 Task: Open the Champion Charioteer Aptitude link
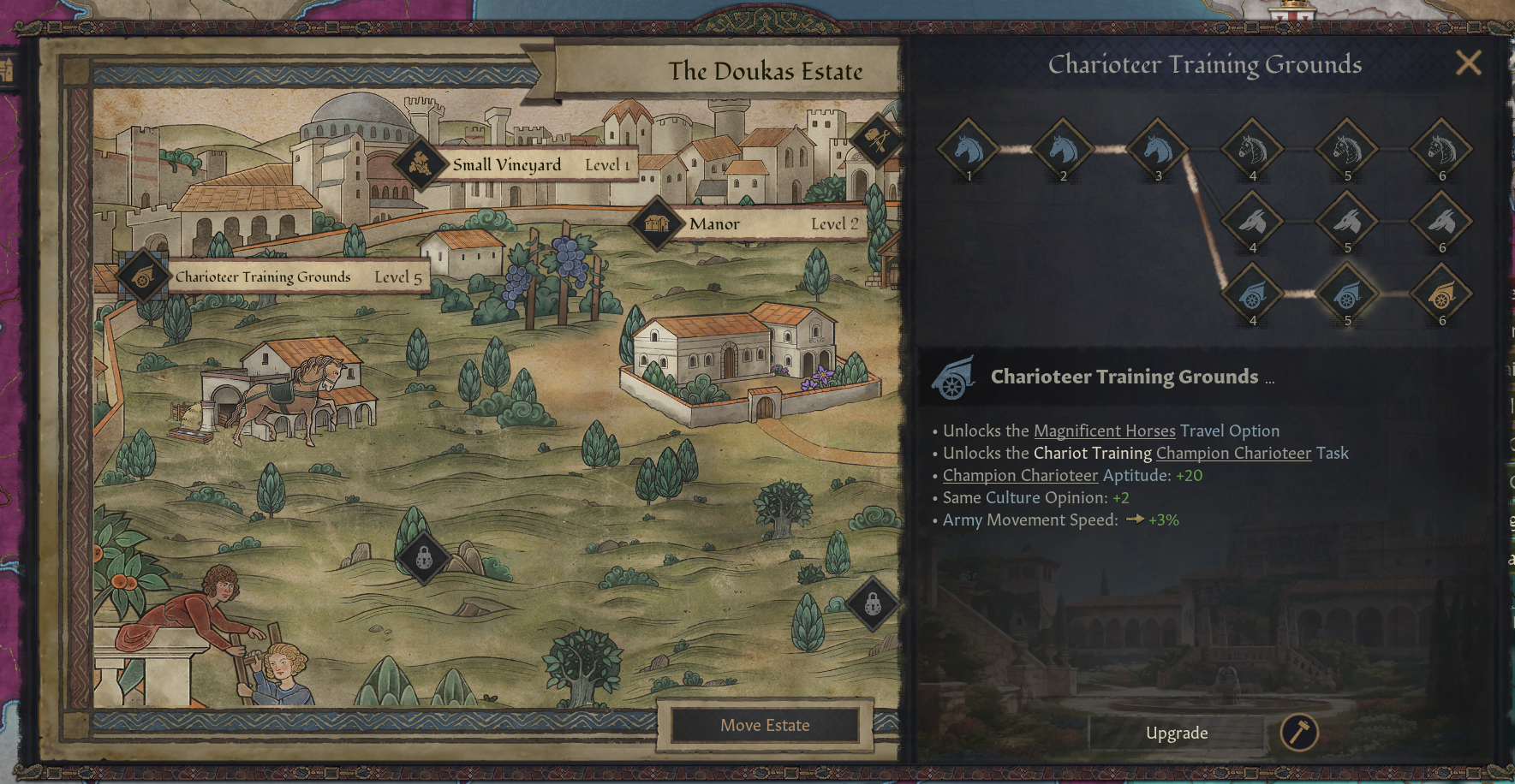tap(1020, 475)
